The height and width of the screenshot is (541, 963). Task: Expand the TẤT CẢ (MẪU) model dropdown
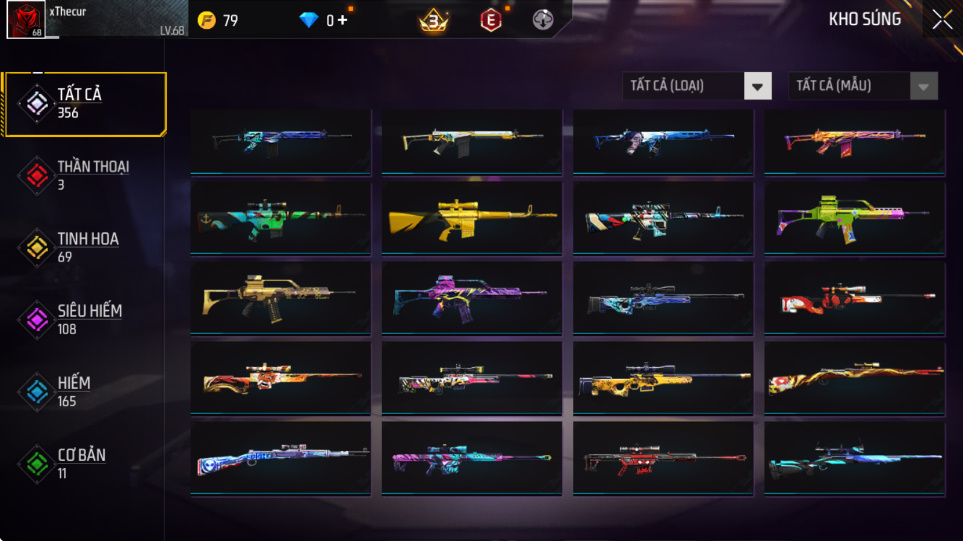(x=863, y=86)
